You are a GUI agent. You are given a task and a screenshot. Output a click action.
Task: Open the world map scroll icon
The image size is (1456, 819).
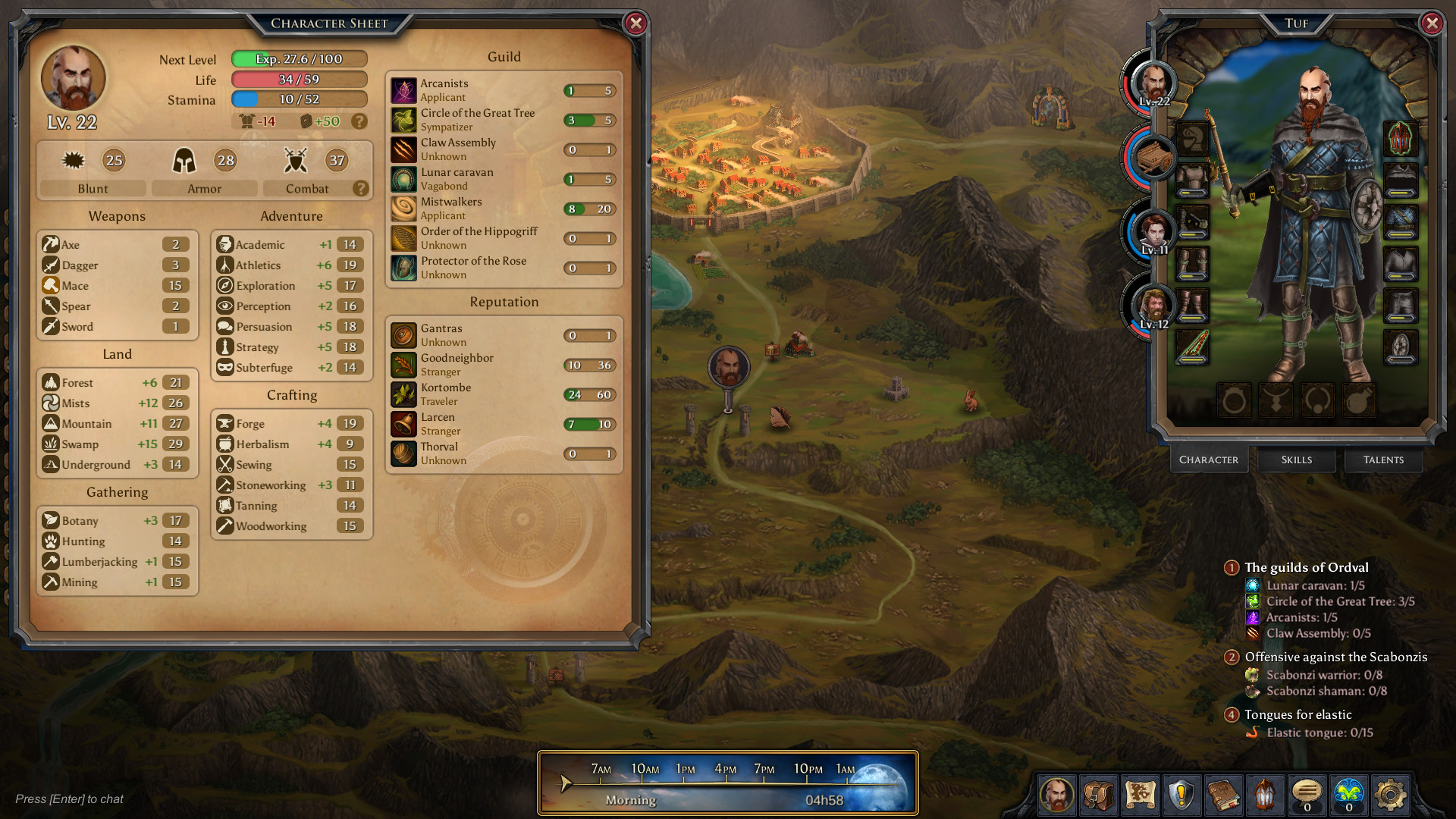click(x=1141, y=795)
